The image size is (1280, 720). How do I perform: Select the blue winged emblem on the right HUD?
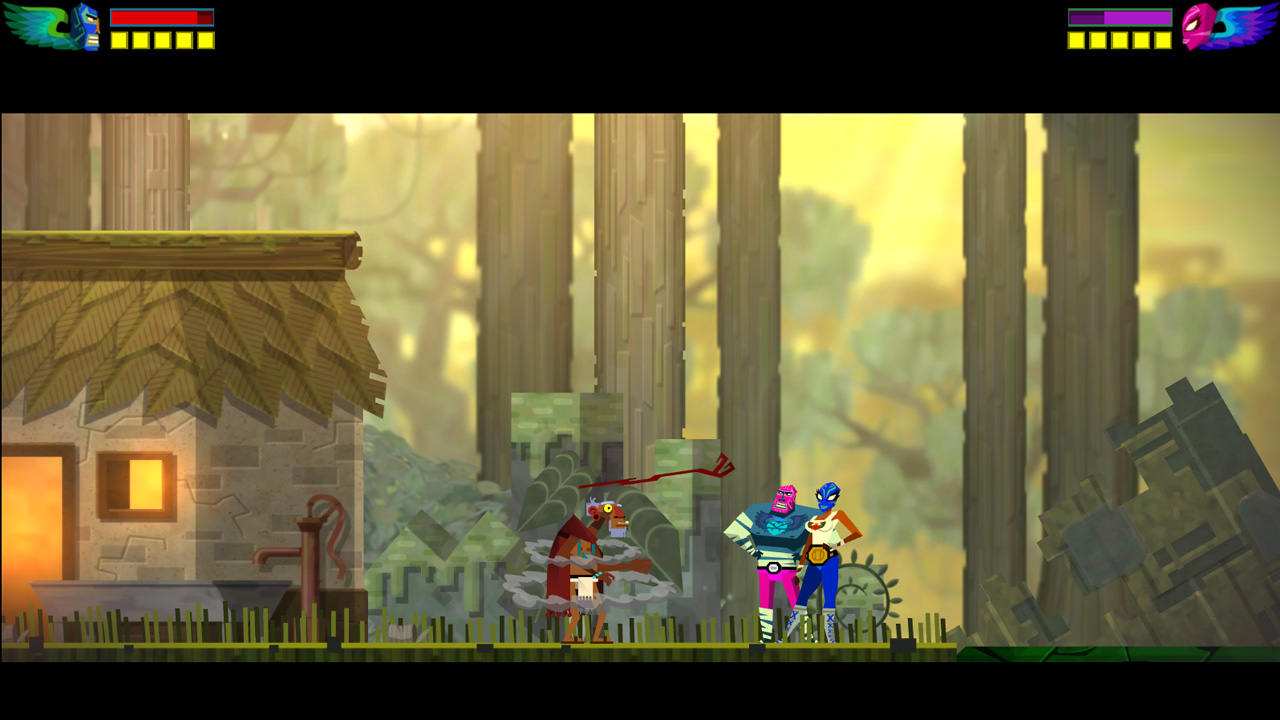1247,25
